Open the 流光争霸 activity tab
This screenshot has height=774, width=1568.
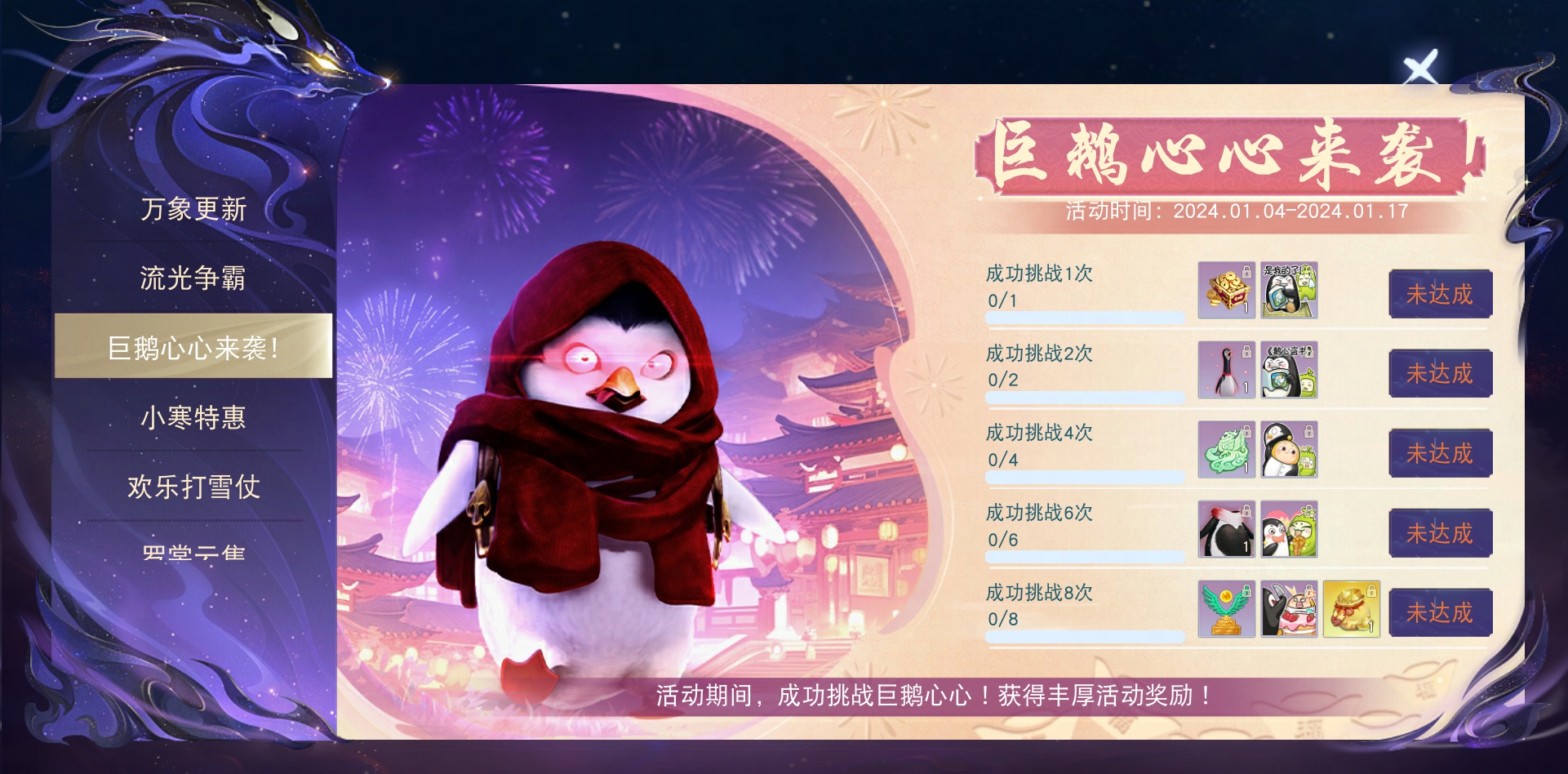[193, 280]
